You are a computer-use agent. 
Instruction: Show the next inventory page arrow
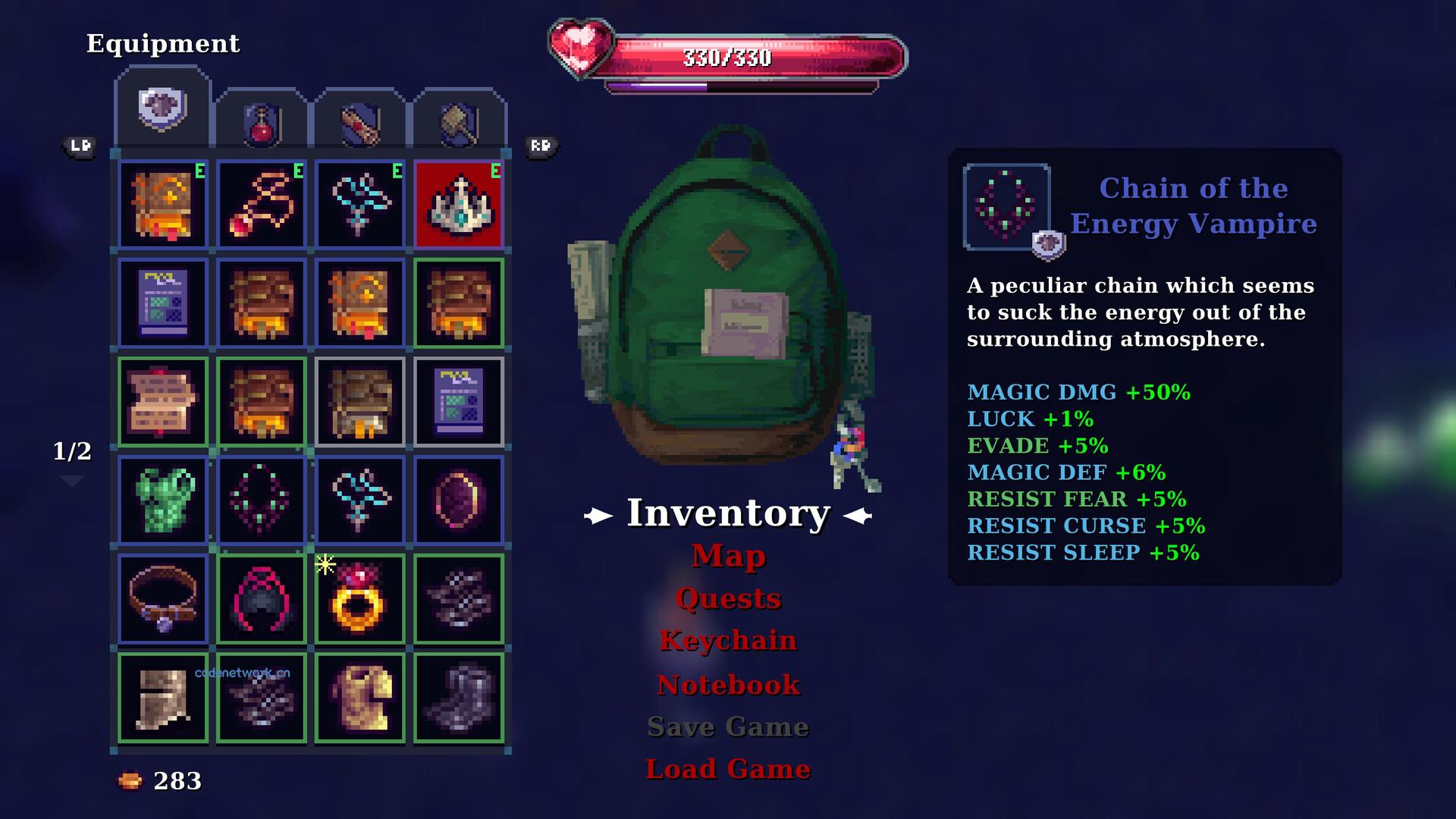point(72,482)
